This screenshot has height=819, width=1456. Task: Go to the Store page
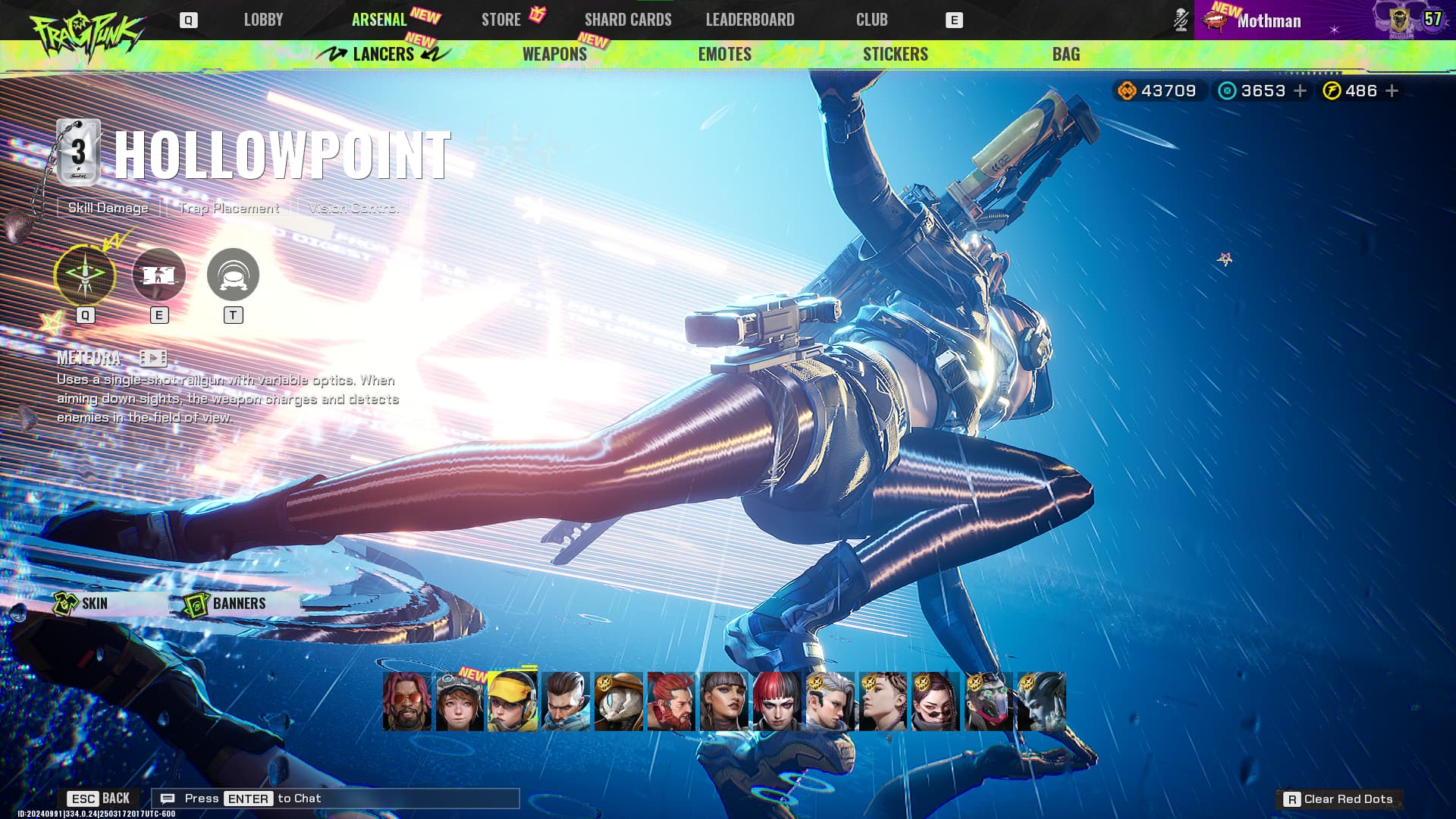[x=501, y=20]
